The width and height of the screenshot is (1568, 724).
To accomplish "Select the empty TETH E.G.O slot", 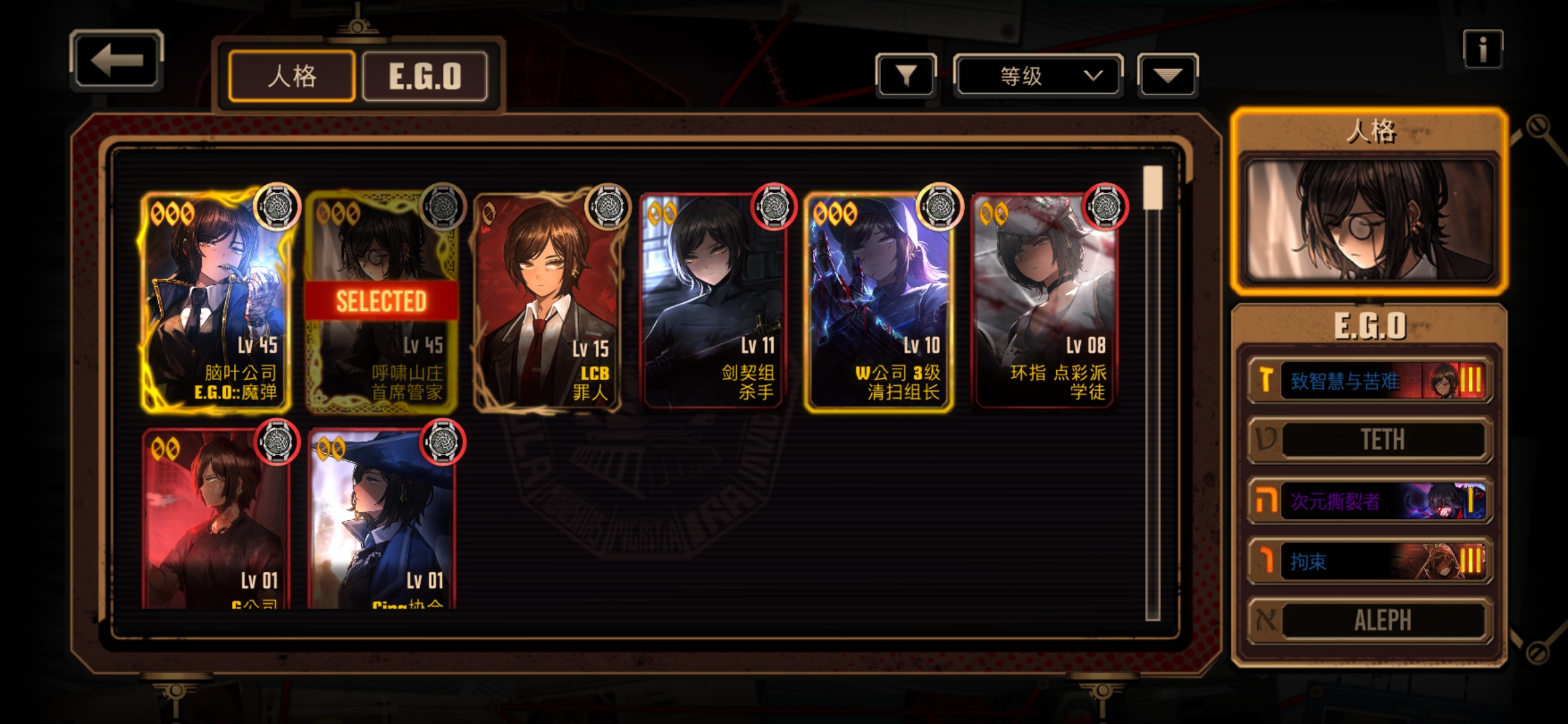I will (x=1370, y=440).
